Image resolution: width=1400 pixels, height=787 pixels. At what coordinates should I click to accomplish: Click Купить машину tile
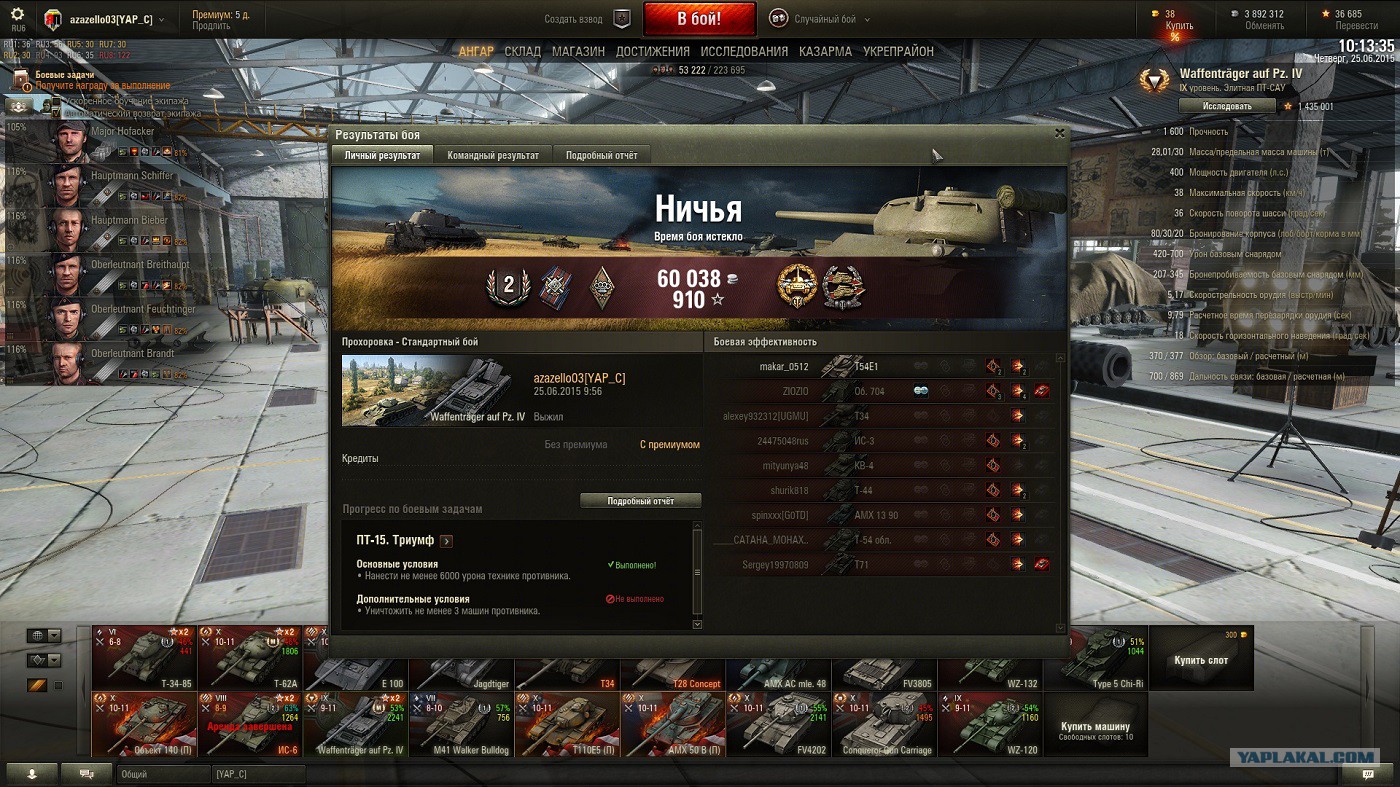(x=1095, y=725)
